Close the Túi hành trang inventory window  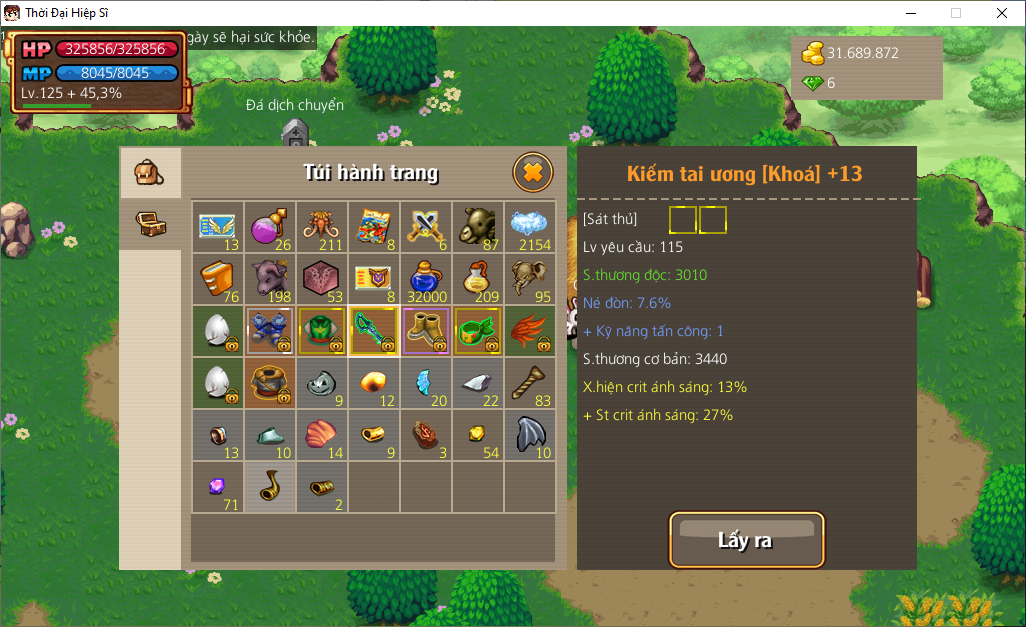coord(533,173)
